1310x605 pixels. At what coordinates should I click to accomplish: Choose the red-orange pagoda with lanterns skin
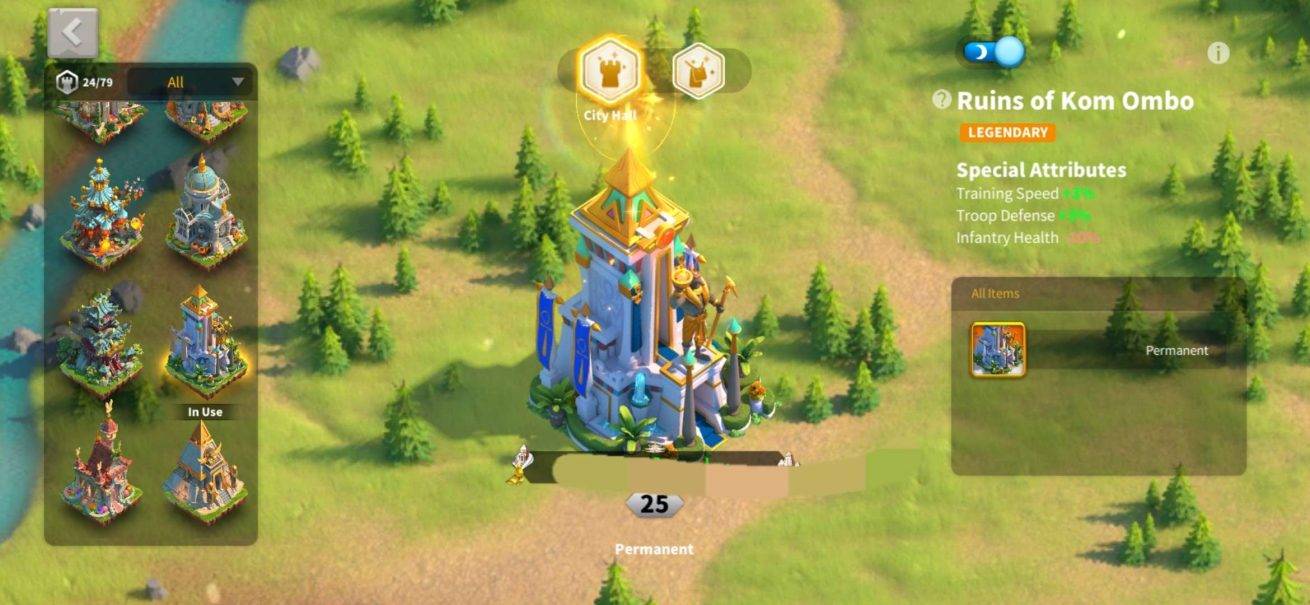[x=102, y=214]
